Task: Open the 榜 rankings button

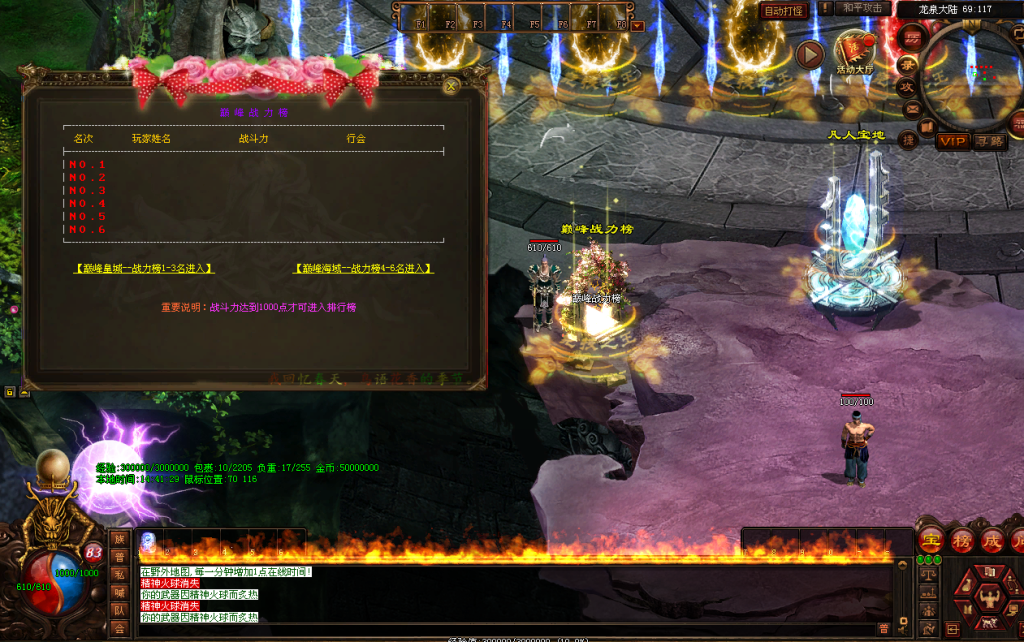Action: [962, 541]
